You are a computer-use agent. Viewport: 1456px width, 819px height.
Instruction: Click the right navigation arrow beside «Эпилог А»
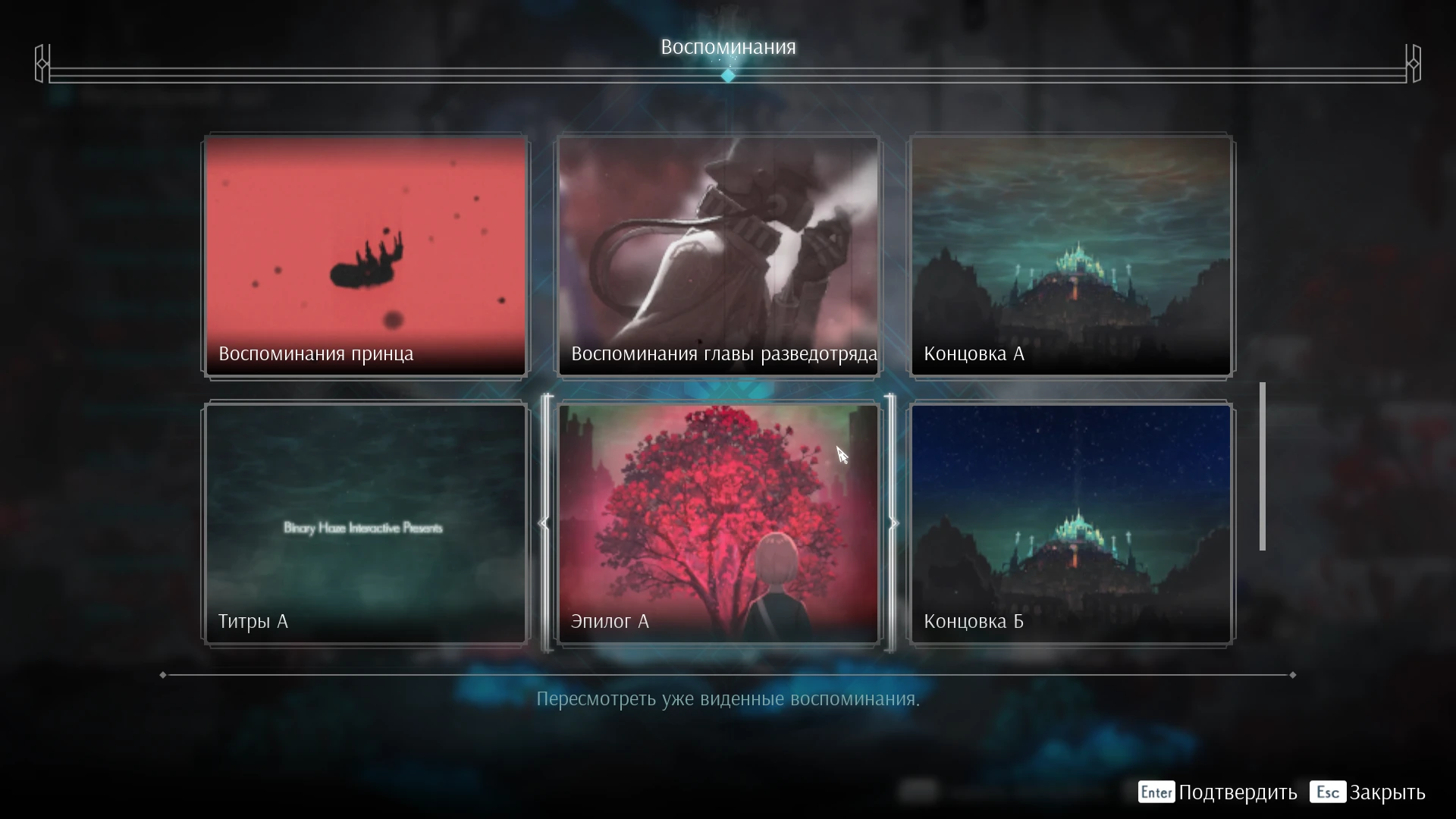(894, 523)
